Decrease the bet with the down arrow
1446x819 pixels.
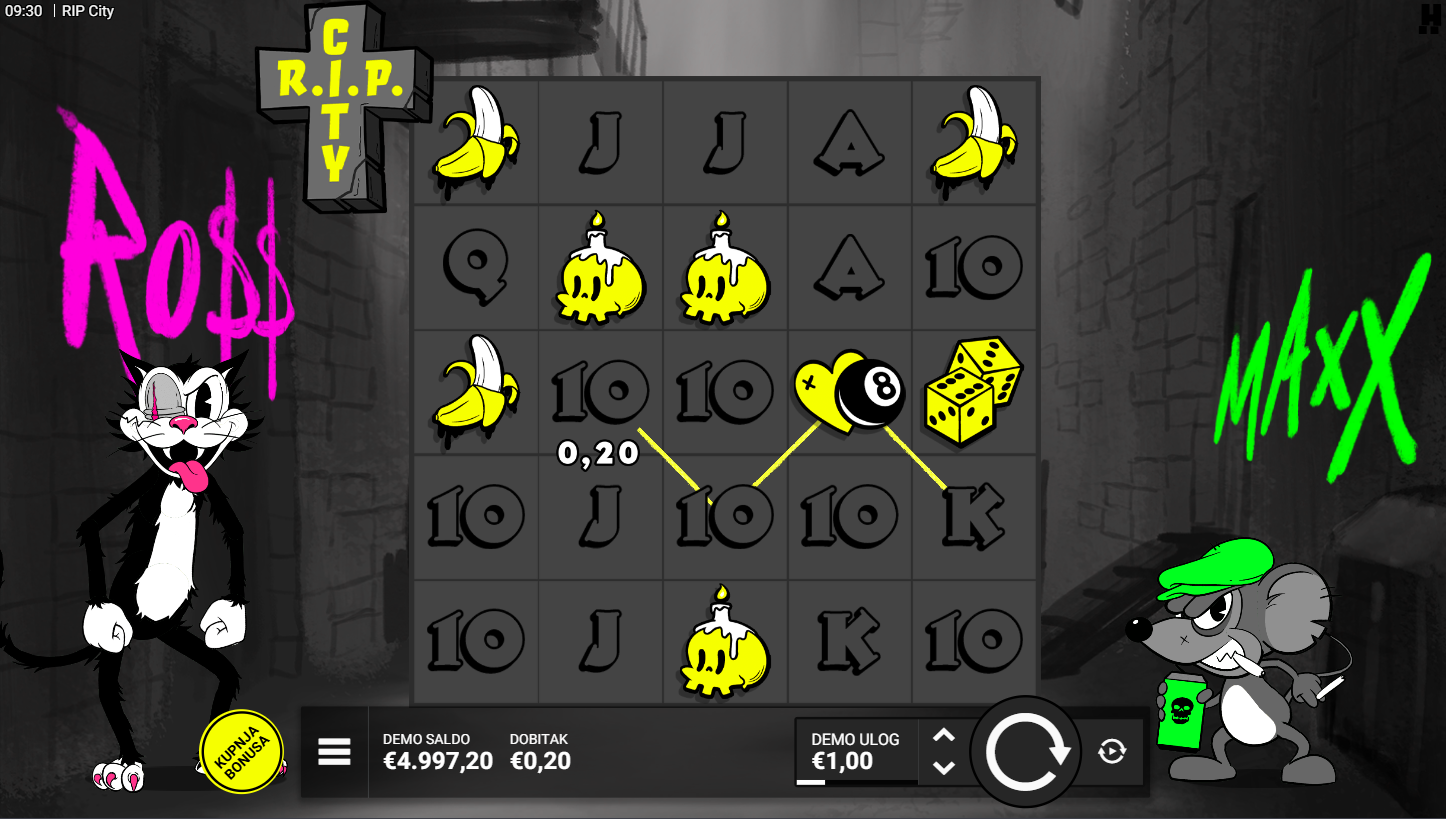[944, 767]
